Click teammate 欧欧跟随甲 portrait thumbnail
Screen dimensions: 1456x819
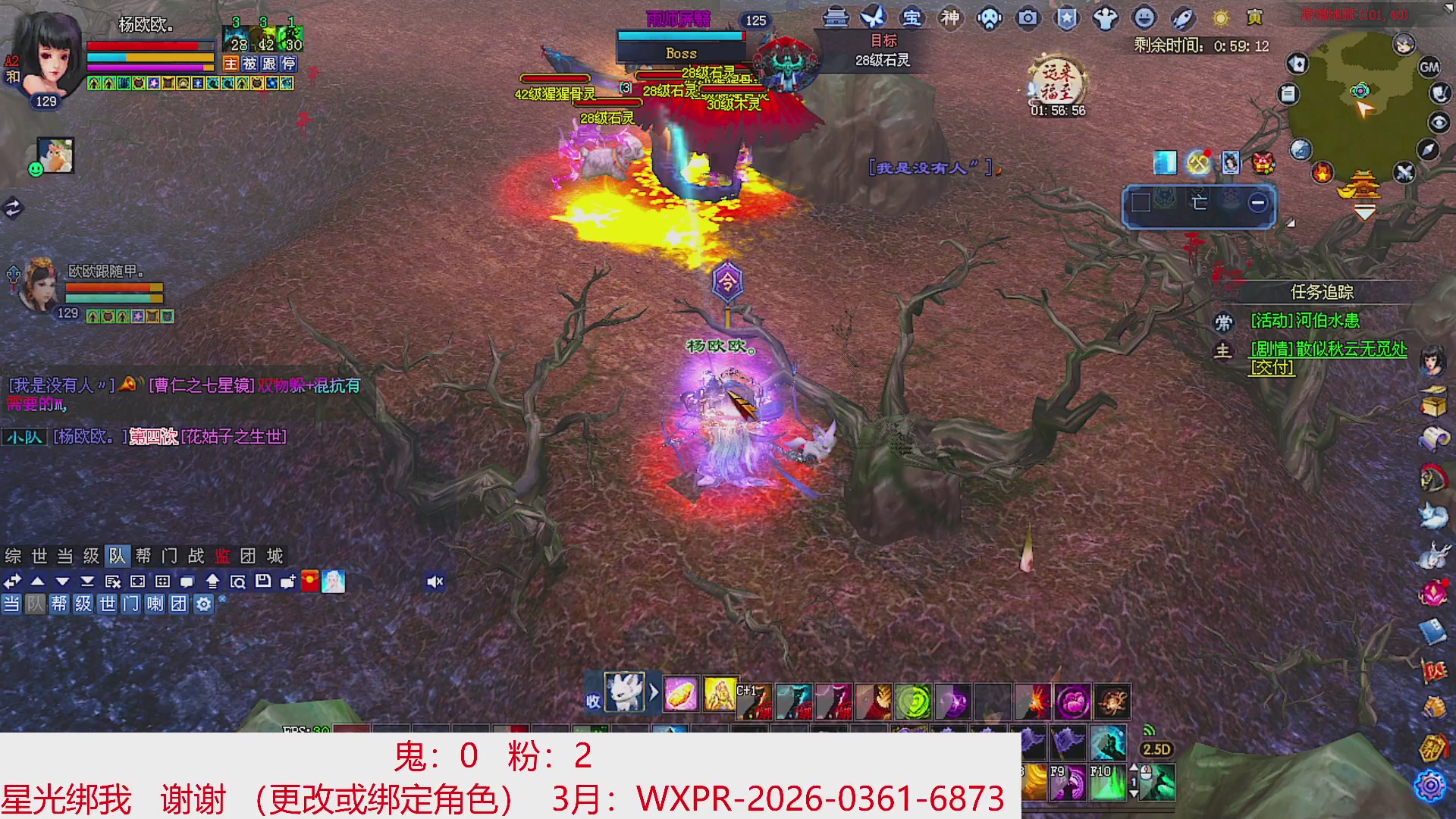(40, 288)
